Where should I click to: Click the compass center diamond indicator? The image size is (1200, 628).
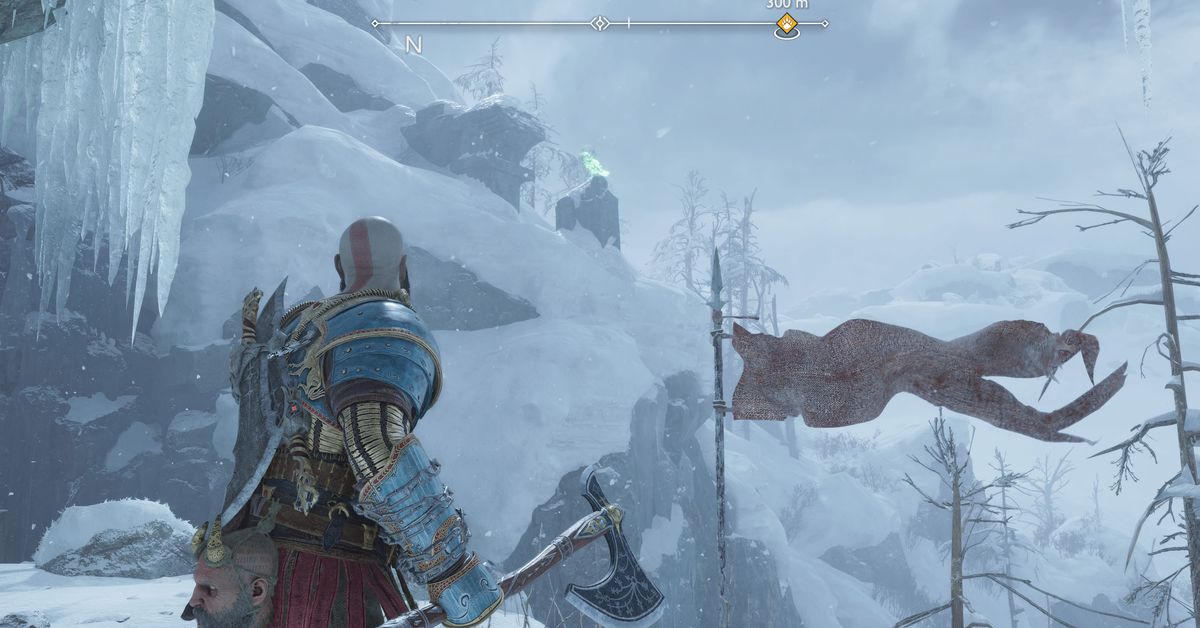pos(599,23)
